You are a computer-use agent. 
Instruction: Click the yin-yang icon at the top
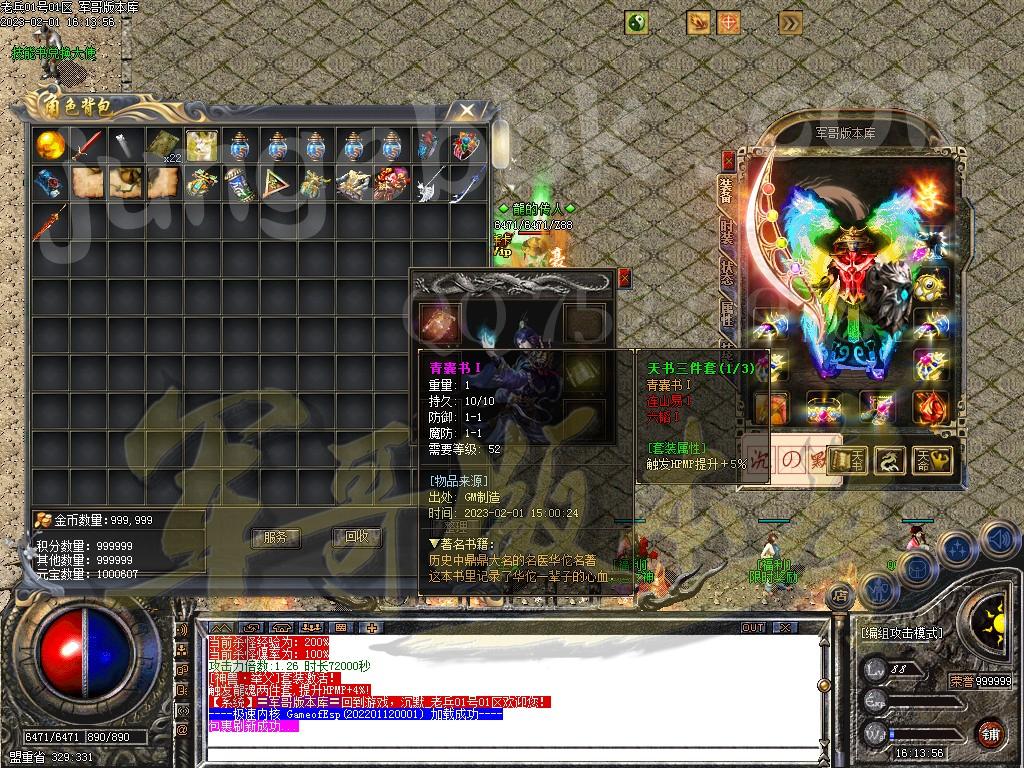tap(637, 22)
